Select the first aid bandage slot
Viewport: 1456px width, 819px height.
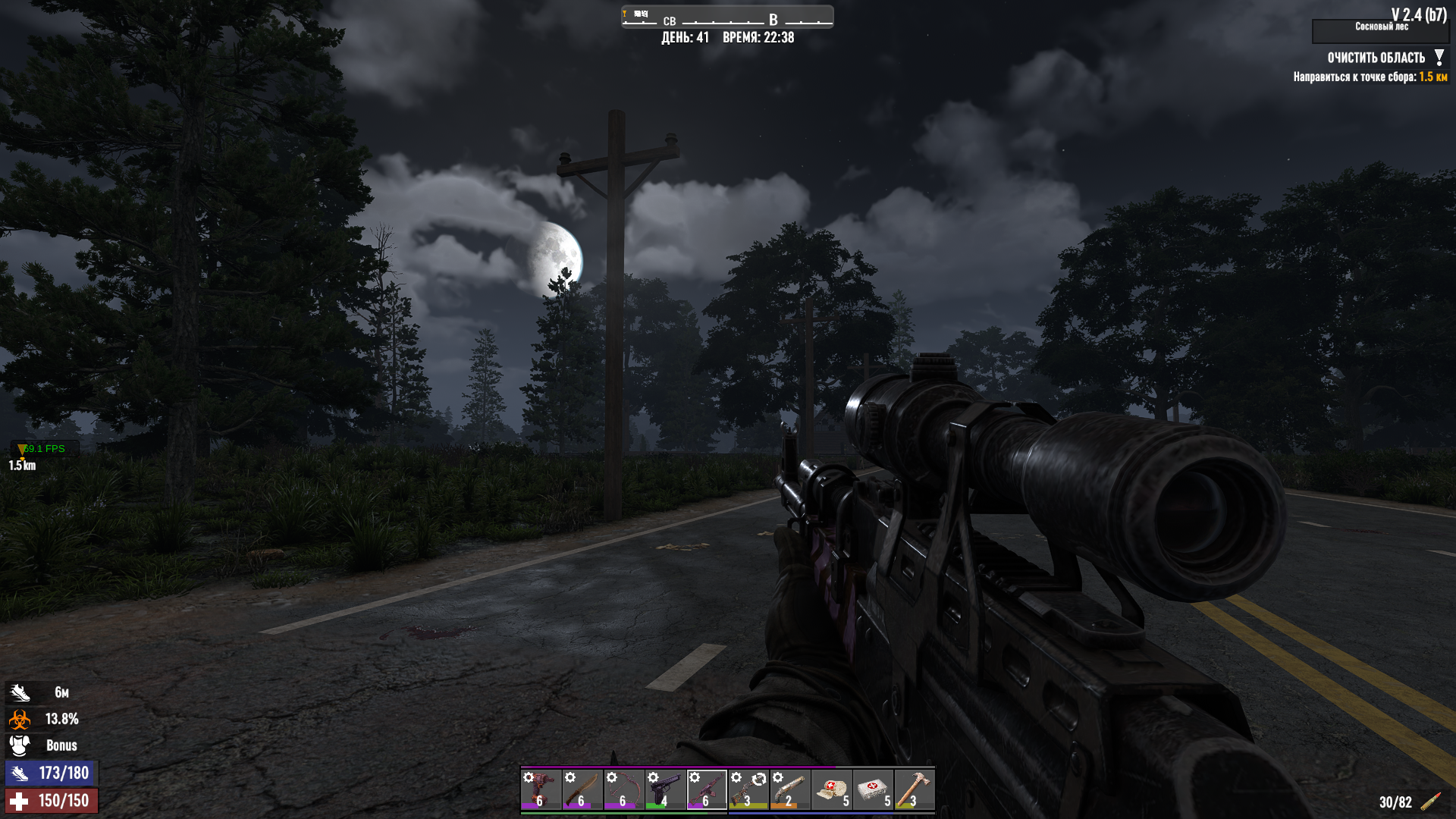831,789
